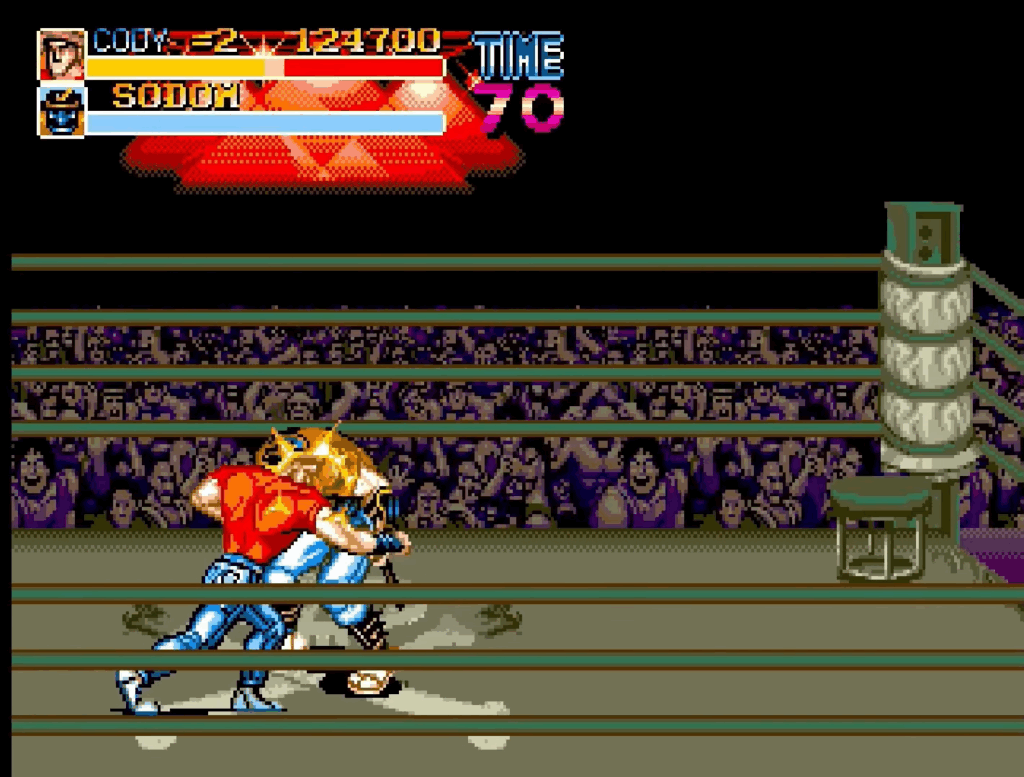The image size is (1024, 777).
Task: Click Cody's player portrait
Action: point(61,55)
